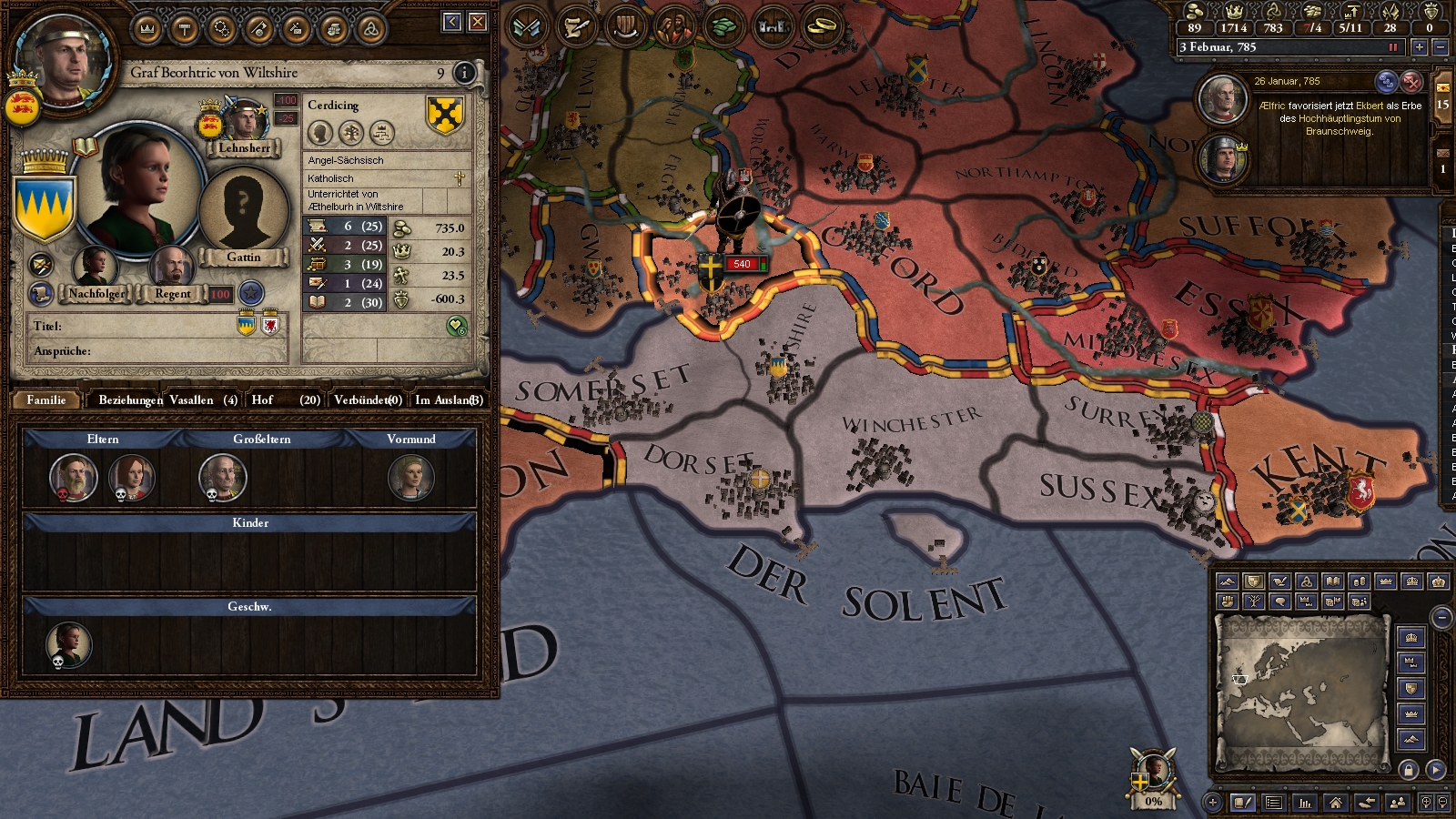The image size is (1456, 819).
Task: Select the terrain map mode button
Action: tap(1228, 581)
